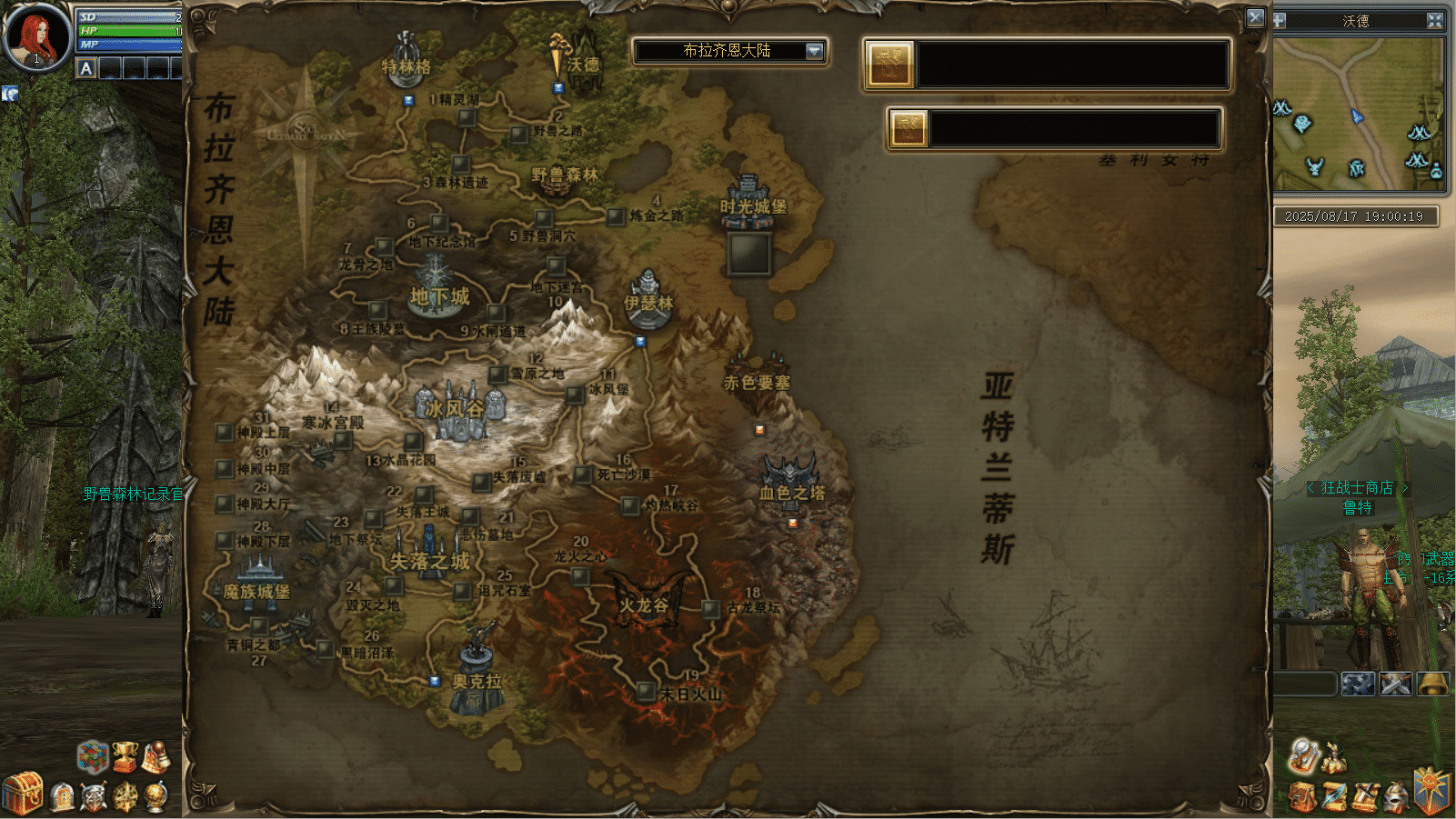Close the world map window
The image size is (1456, 819).
pyautogui.click(x=1255, y=17)
